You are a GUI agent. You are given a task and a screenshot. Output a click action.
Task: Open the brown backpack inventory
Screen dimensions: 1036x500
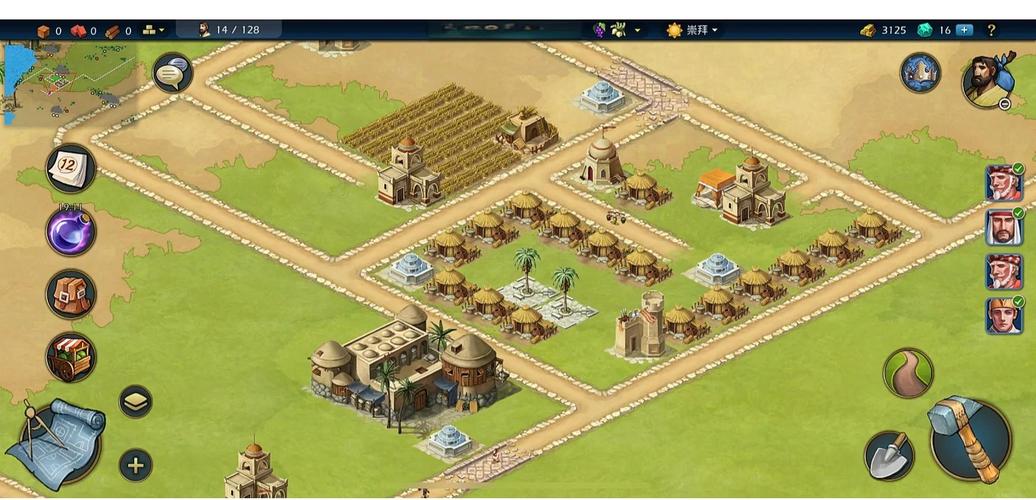[71, 293]
